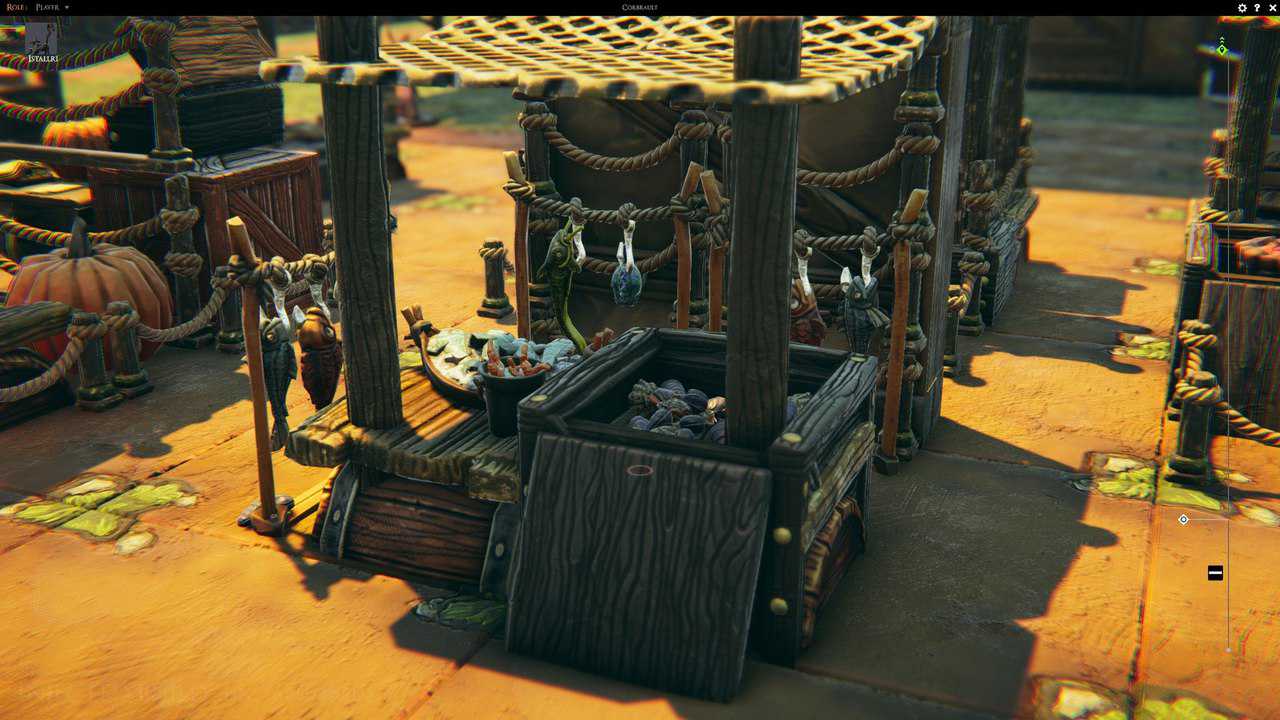Click the elevation slider handle on the right edge

coord(1214,572)
